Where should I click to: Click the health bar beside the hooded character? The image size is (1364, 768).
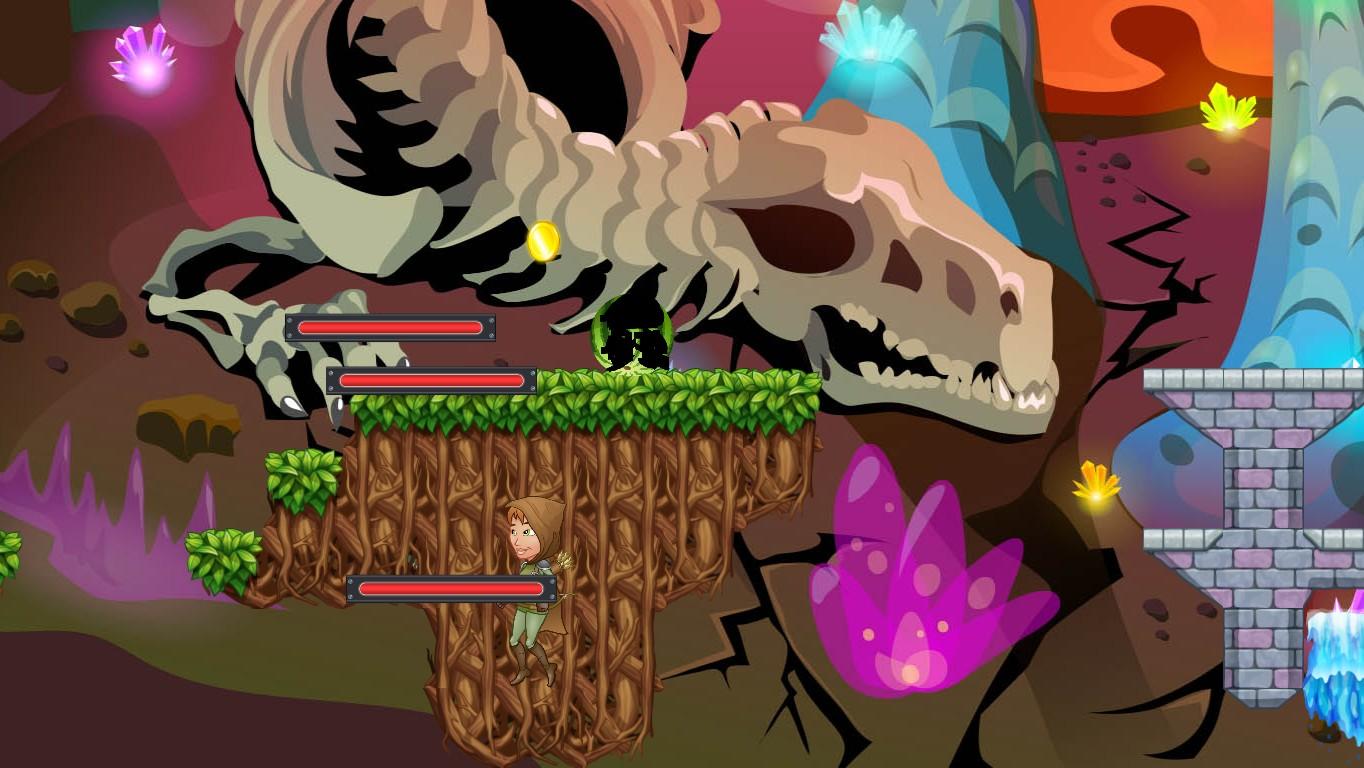click(x=449, y=589)
